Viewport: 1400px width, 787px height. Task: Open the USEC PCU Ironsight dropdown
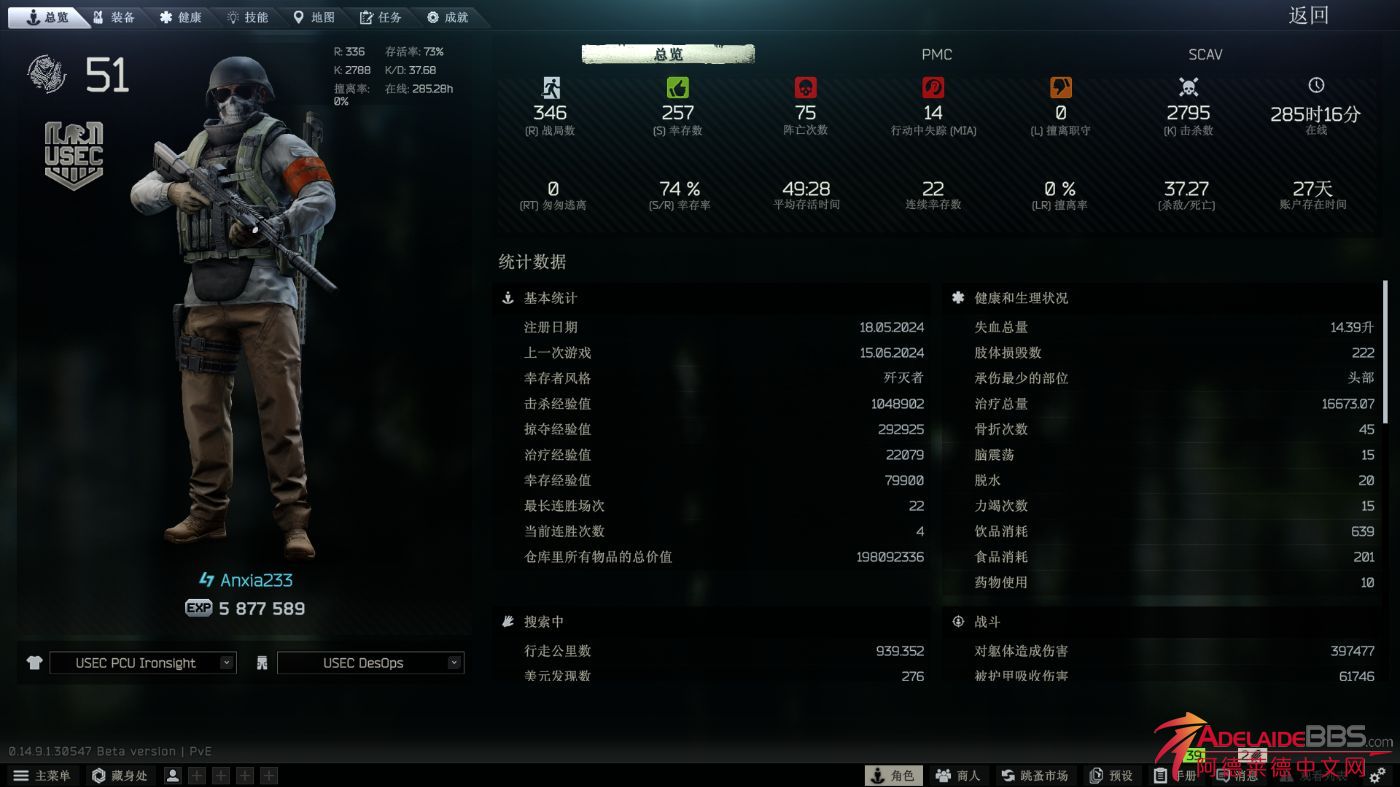[x=143, y=662]
